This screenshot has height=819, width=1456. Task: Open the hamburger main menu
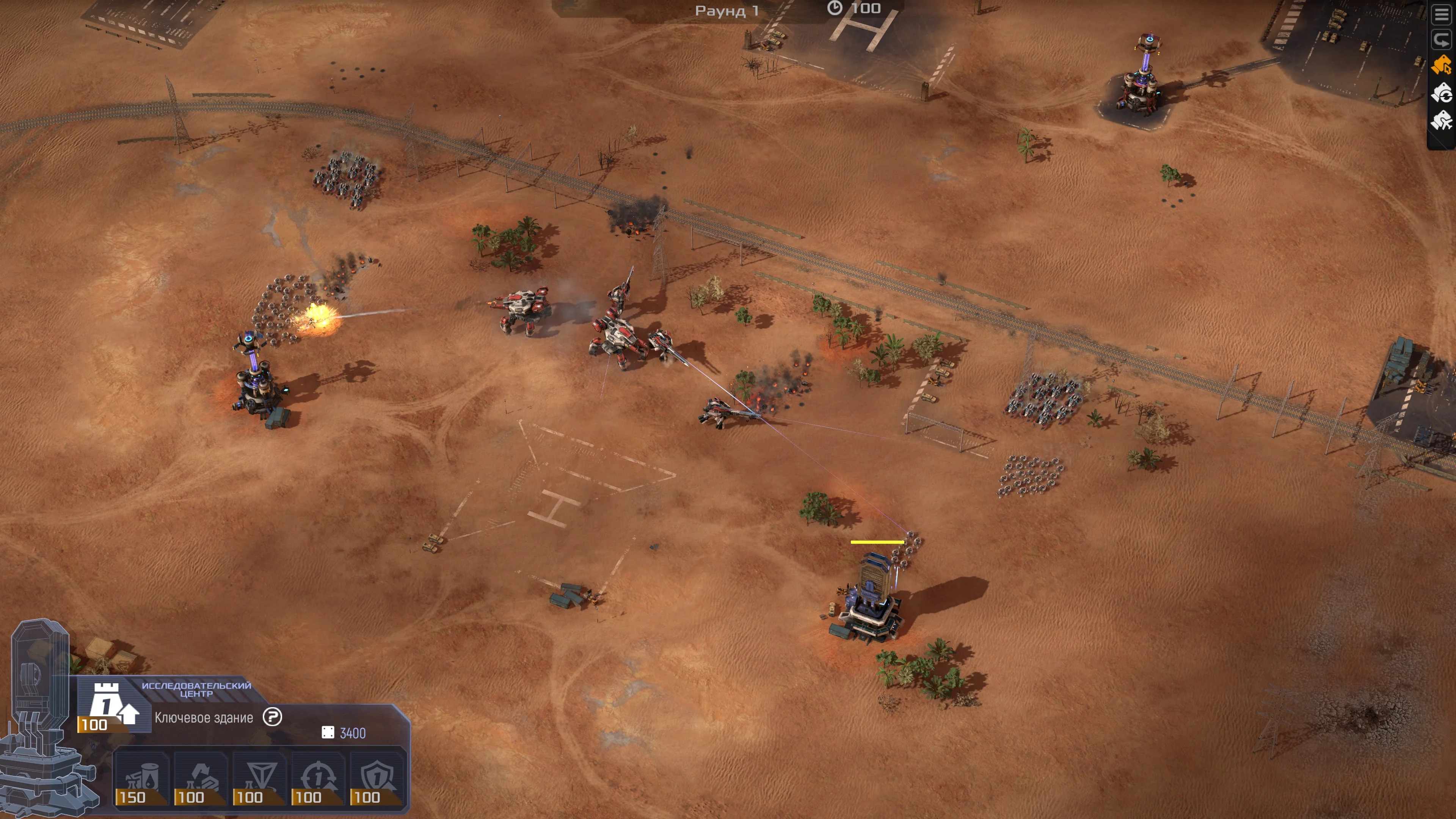click(x=1442, y=15)
